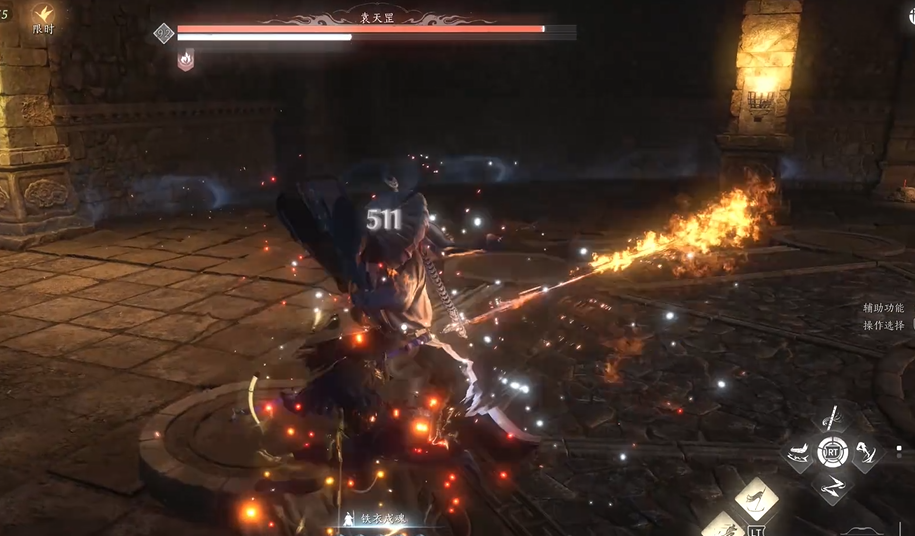Inspect the flame status icon under boss bar
This screenshot has width=915, height=536.
[x=185, y=60]
